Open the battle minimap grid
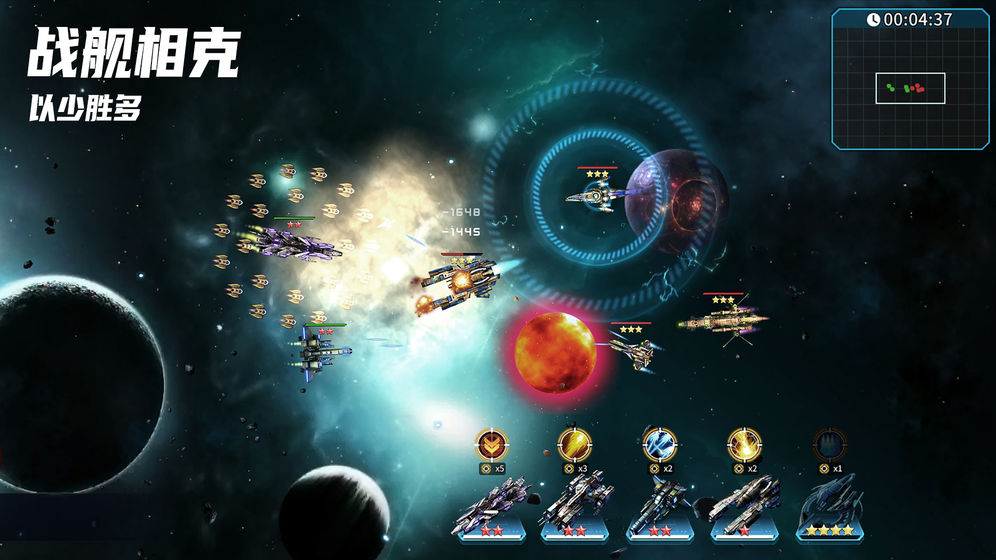The width and height of the screenshot is (996, 560). pos(910,88)
